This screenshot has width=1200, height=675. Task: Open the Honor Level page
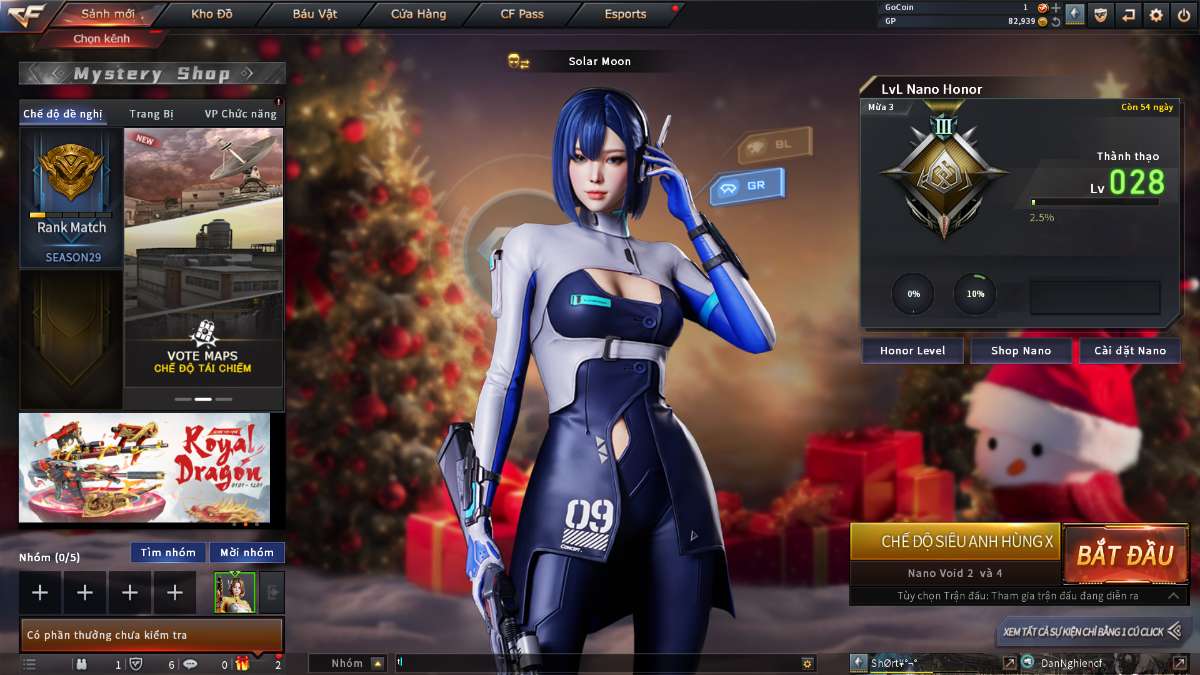[x=912, y=351]
